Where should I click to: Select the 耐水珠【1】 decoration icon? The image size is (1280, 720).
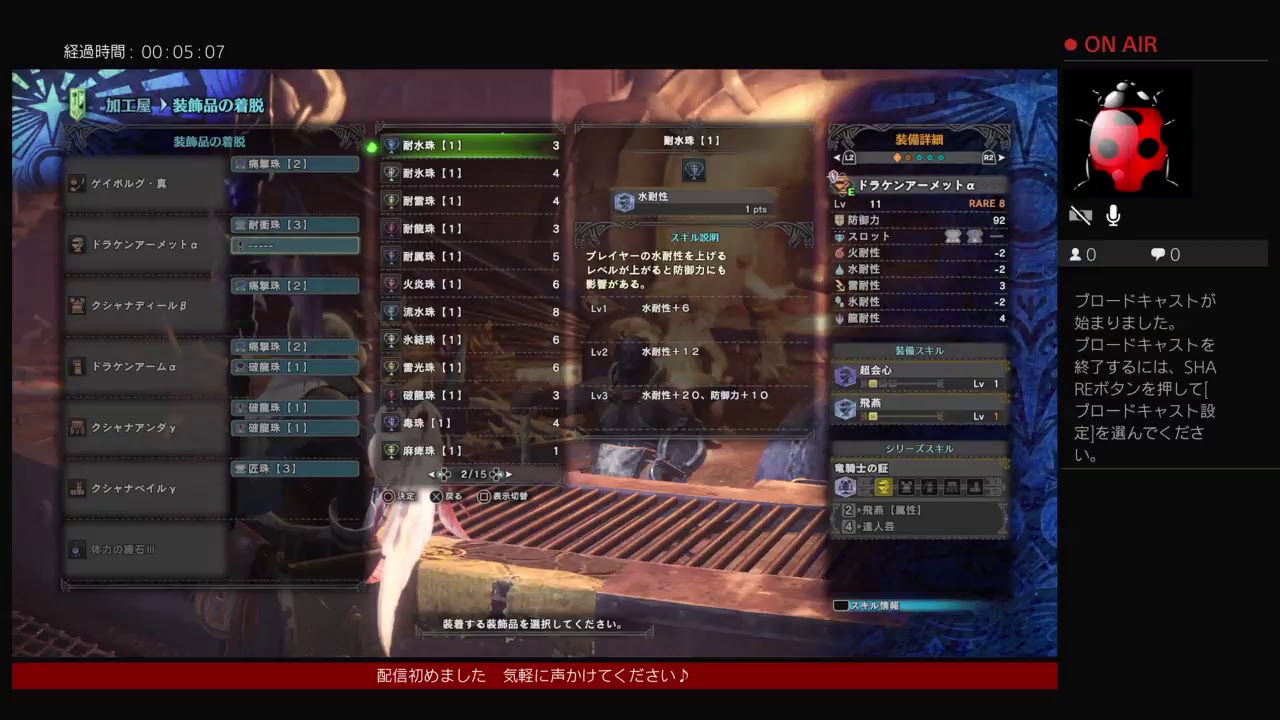click(390, 145)
